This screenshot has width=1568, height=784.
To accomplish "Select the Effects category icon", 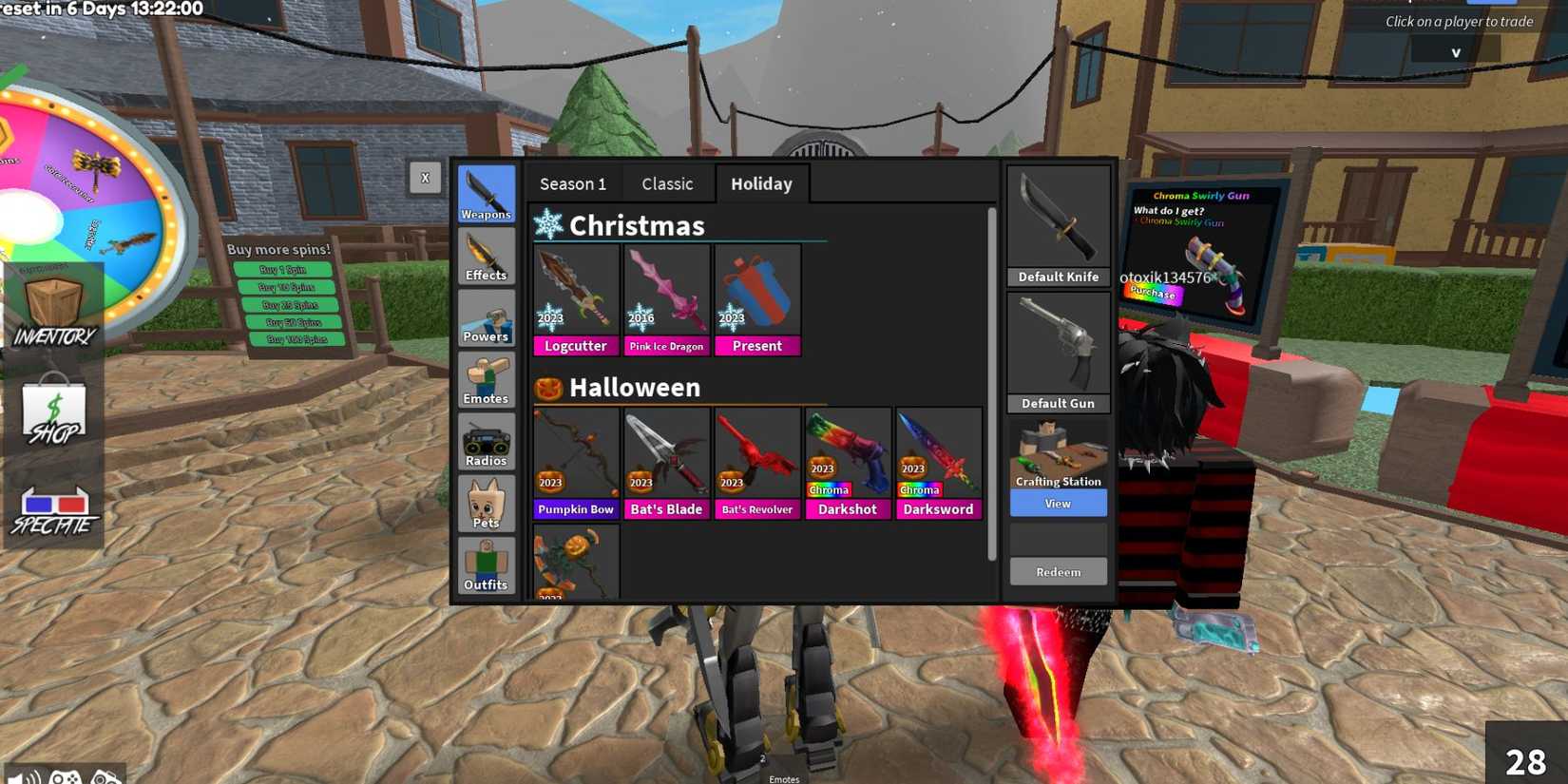I will point(486,255).
